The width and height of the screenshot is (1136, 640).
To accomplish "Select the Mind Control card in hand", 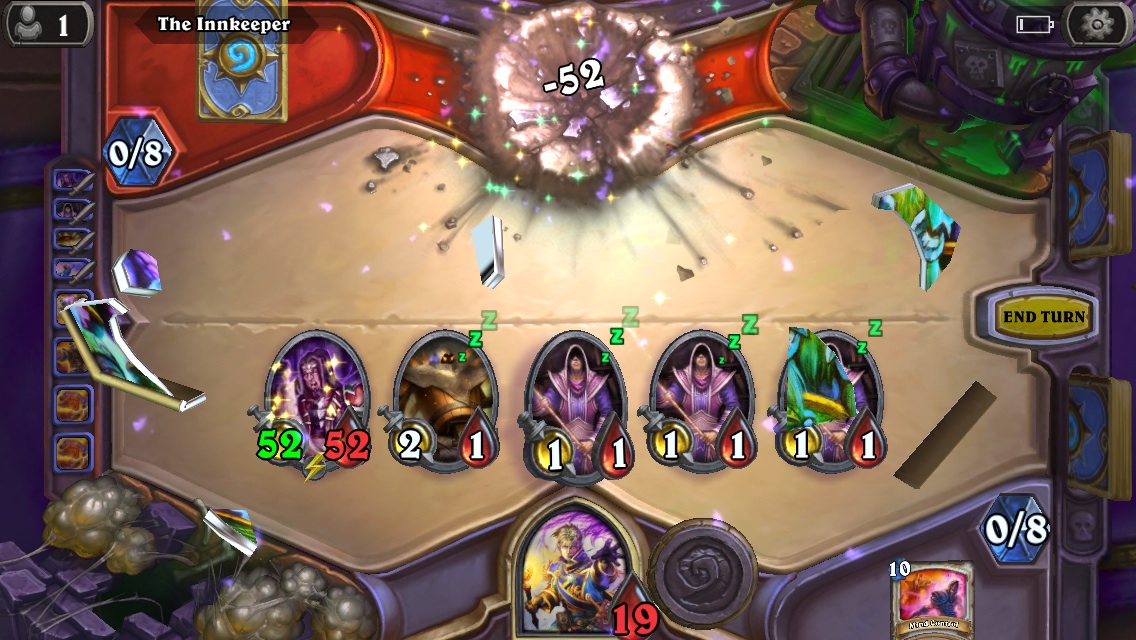I will pyautogui.click(x=932, y=598).
